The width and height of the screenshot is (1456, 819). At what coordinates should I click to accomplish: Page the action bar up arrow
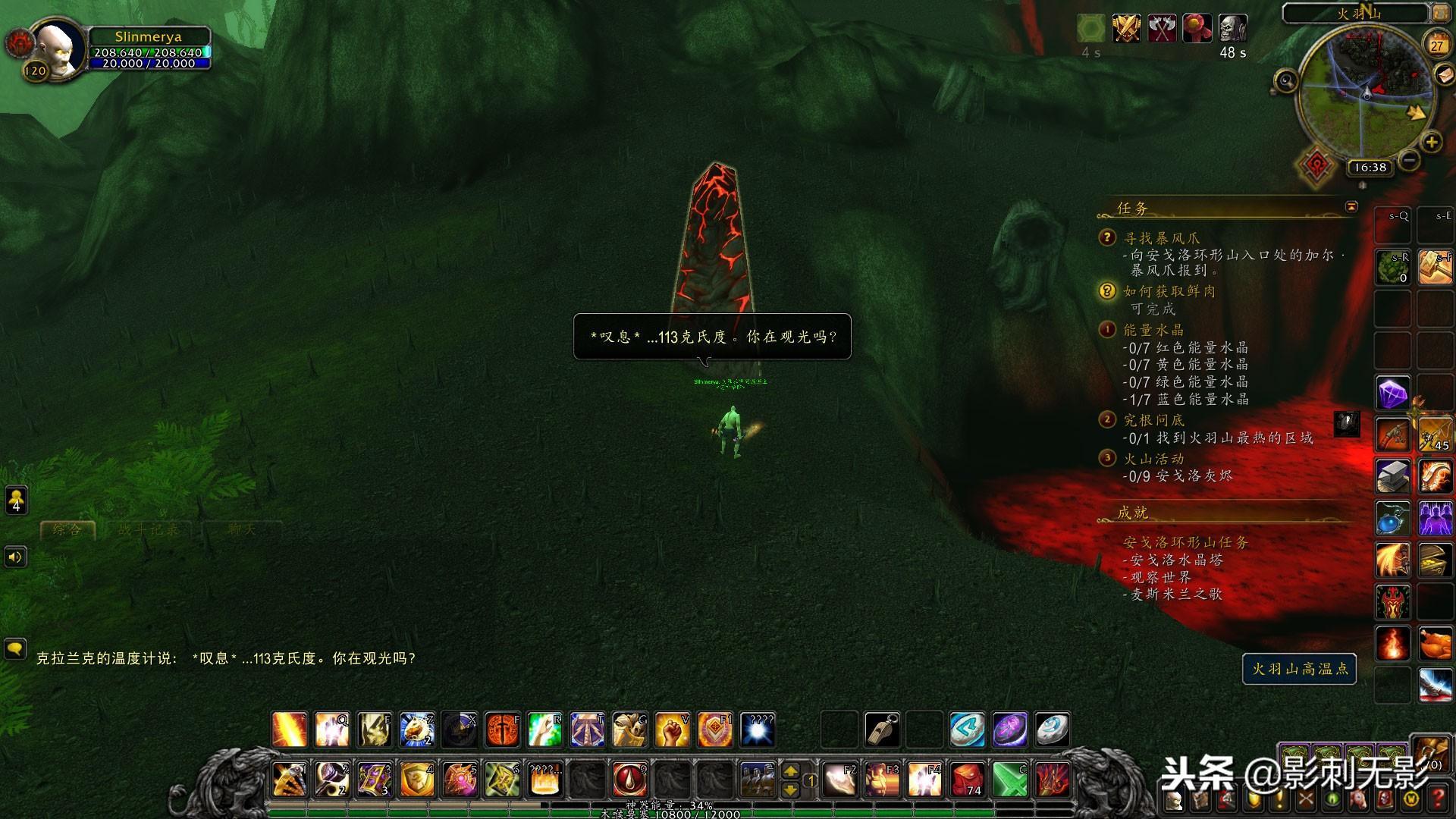coord(790,771)
